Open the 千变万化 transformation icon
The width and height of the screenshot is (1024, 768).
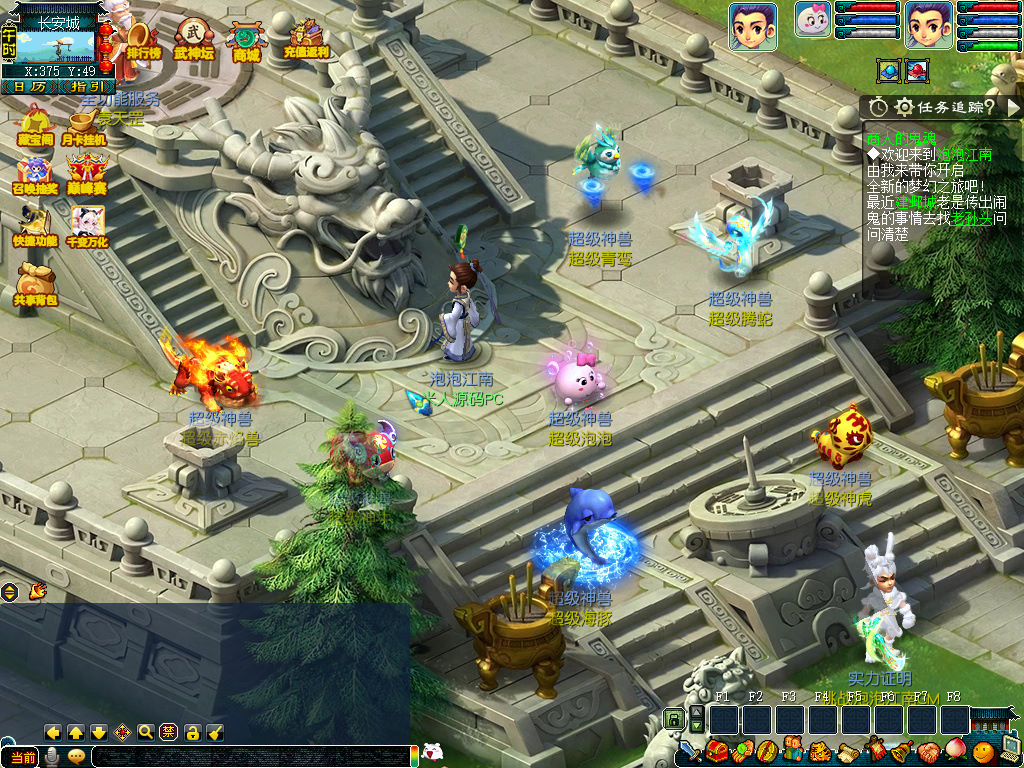(x=87, y=226)
